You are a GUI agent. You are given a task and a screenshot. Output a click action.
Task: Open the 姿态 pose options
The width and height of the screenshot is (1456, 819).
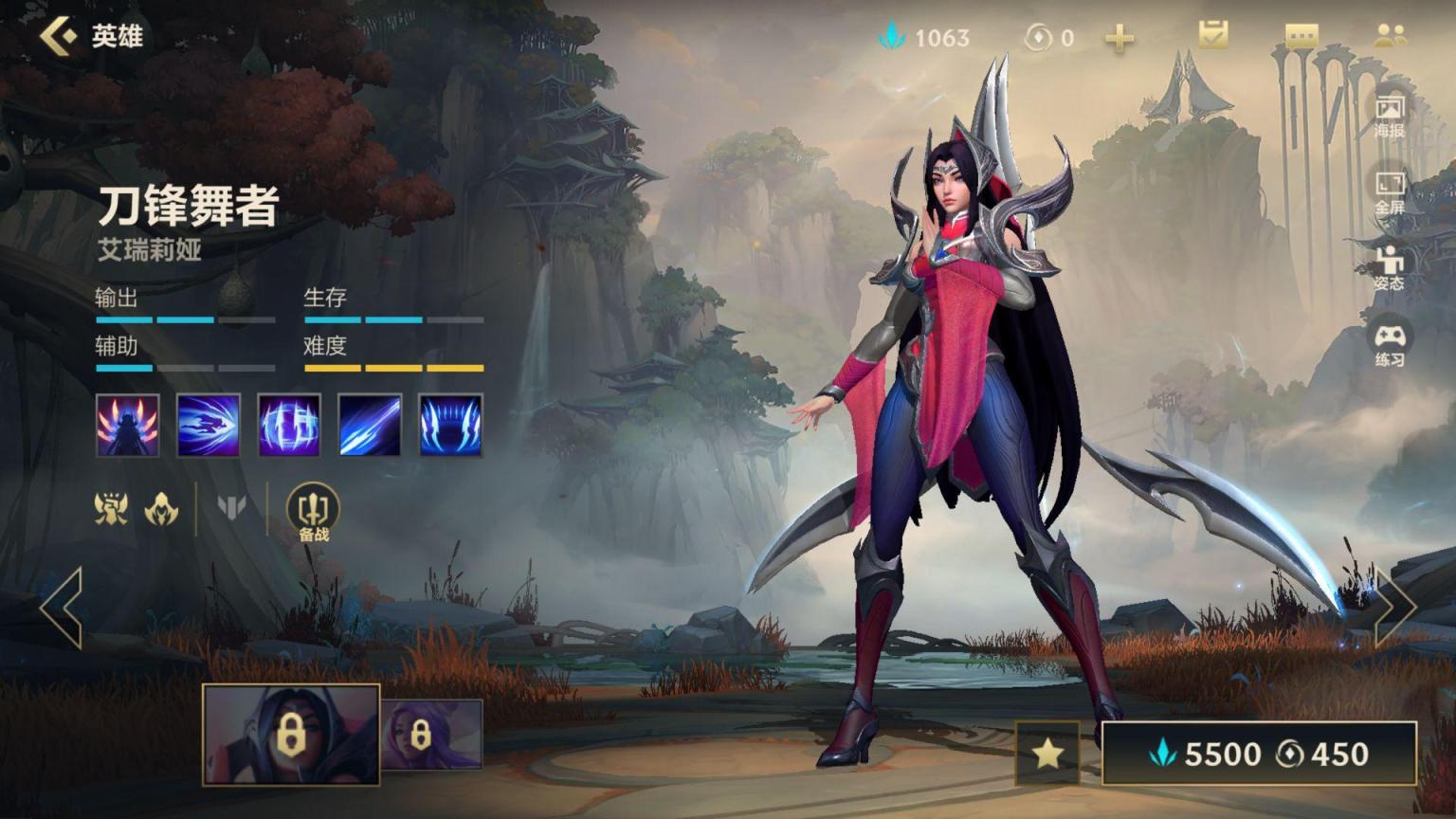click(x=1390, y=268)
